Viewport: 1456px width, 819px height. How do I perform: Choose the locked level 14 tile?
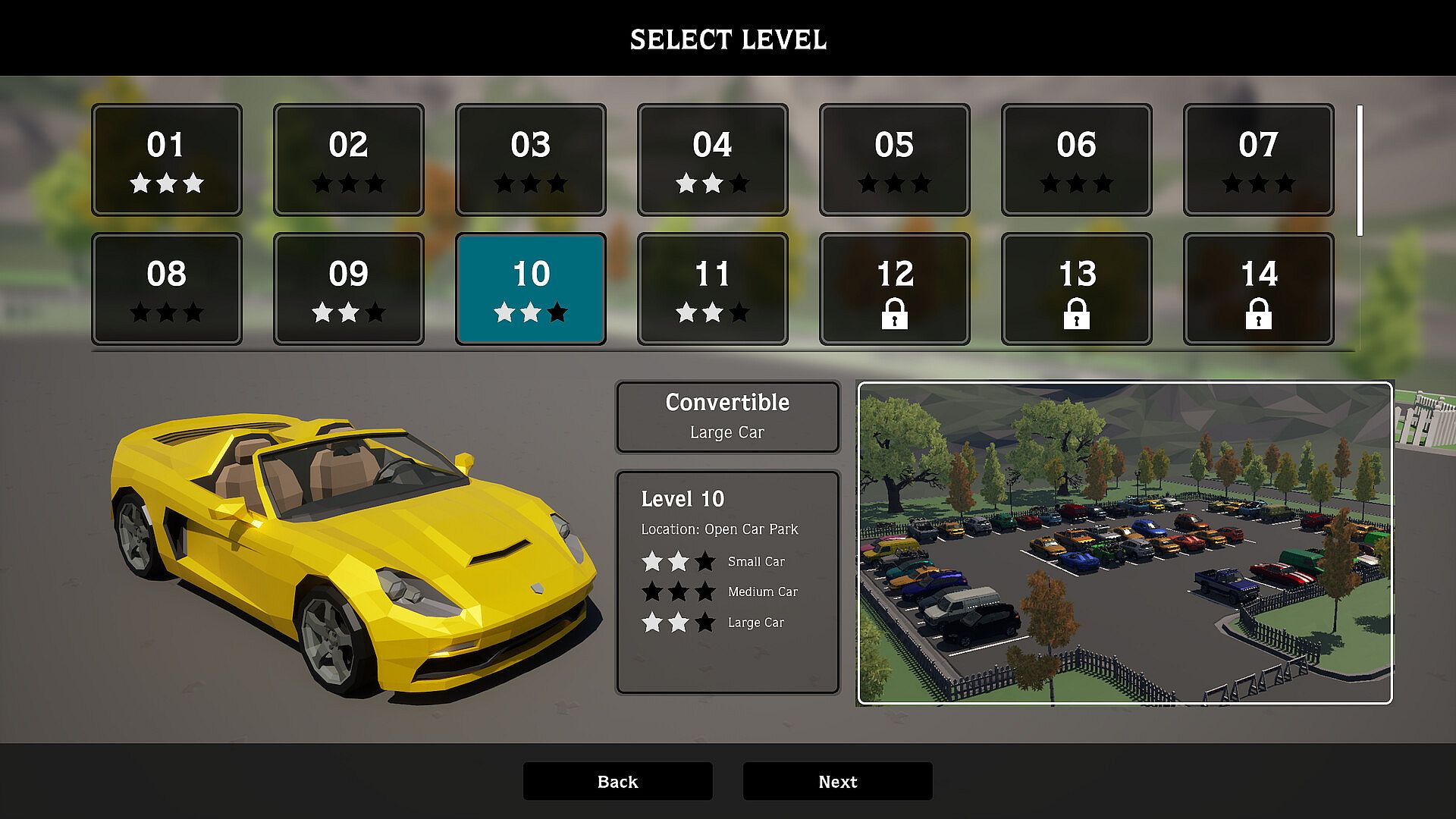[1259, 289]
